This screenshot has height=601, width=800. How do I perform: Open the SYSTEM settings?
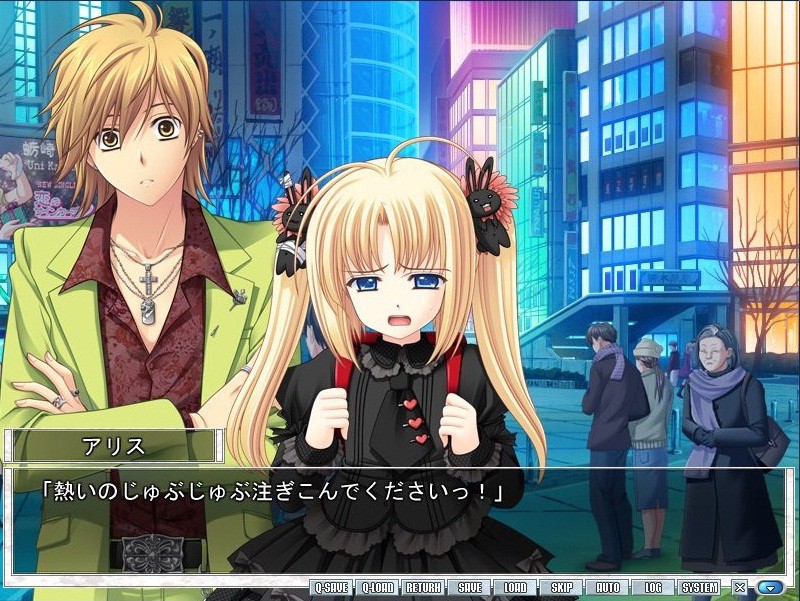pos(699,588)
